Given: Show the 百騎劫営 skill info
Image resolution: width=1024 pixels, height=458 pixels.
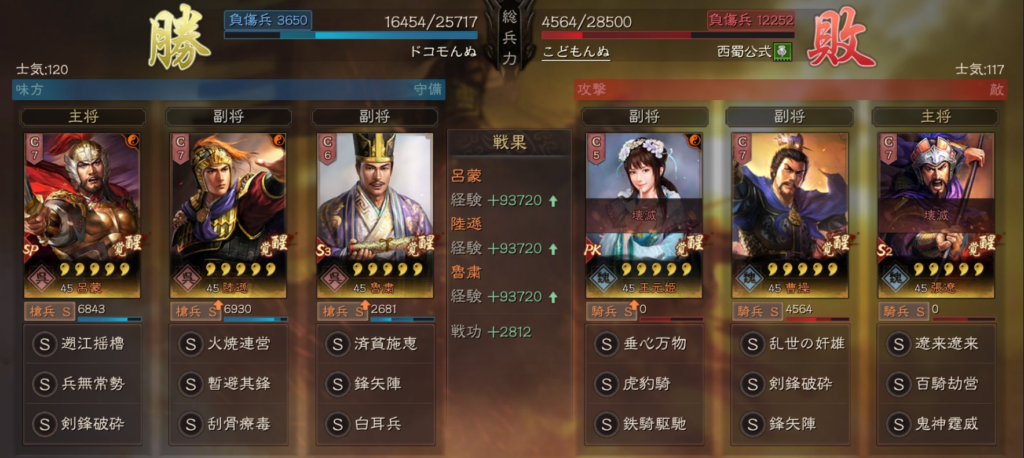Looking at the screenshot, I should pos(936,383).
